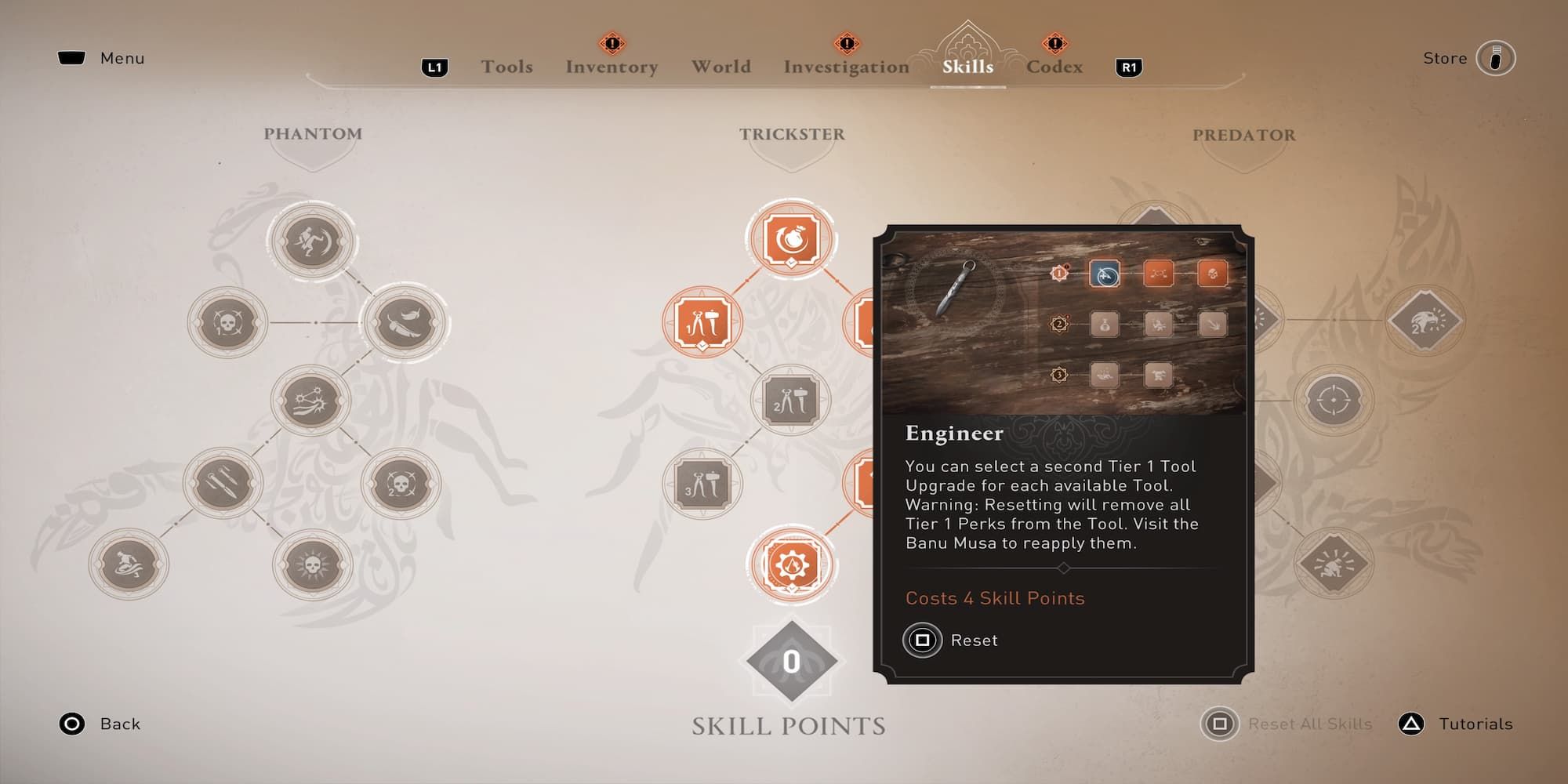Select the tier 1 Tool Capacity pliers skill
The image size is (1568, 784).
tap(702, 321)
